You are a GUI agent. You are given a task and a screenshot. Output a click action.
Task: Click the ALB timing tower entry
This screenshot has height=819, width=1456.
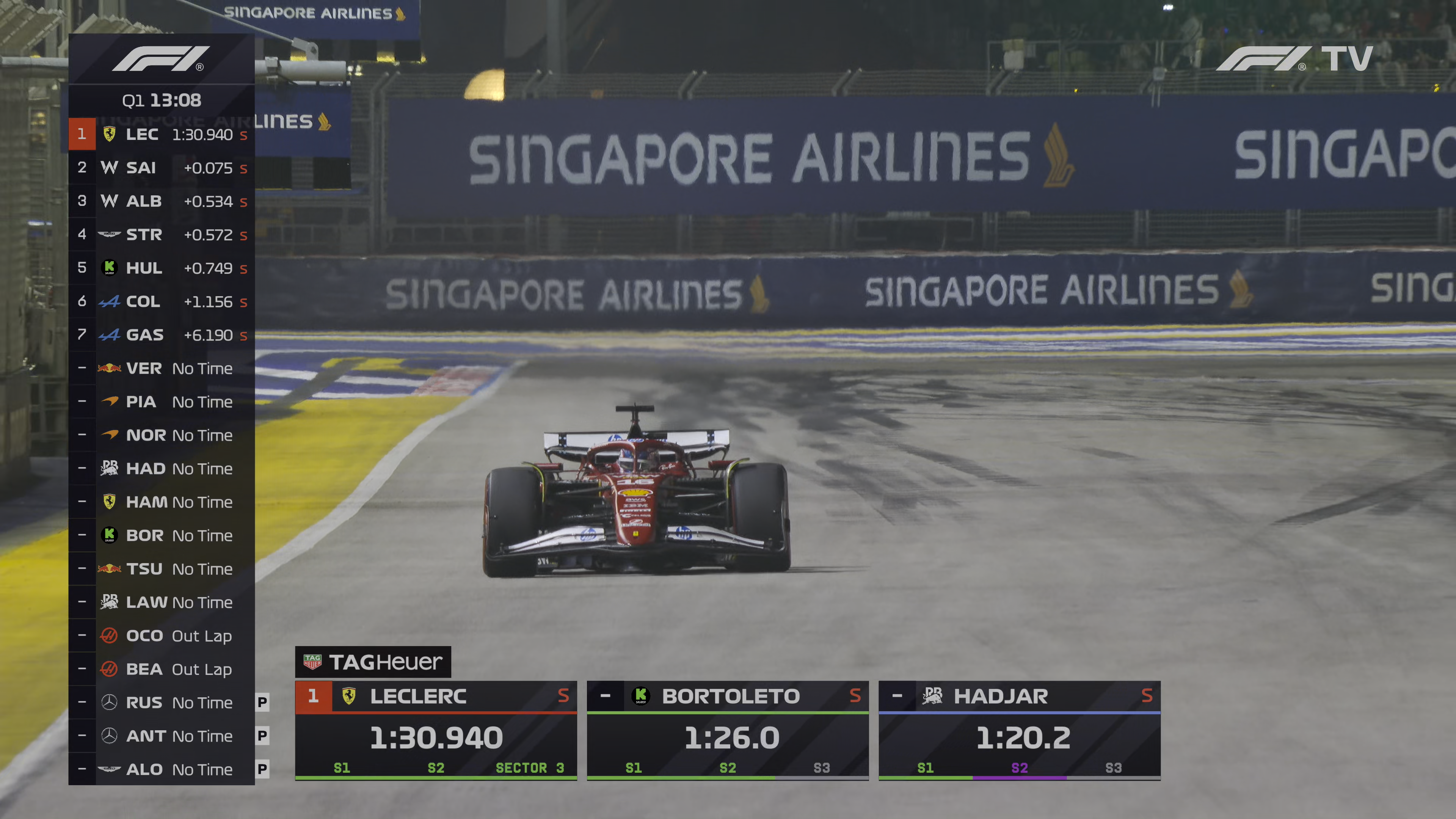[162, 201]
